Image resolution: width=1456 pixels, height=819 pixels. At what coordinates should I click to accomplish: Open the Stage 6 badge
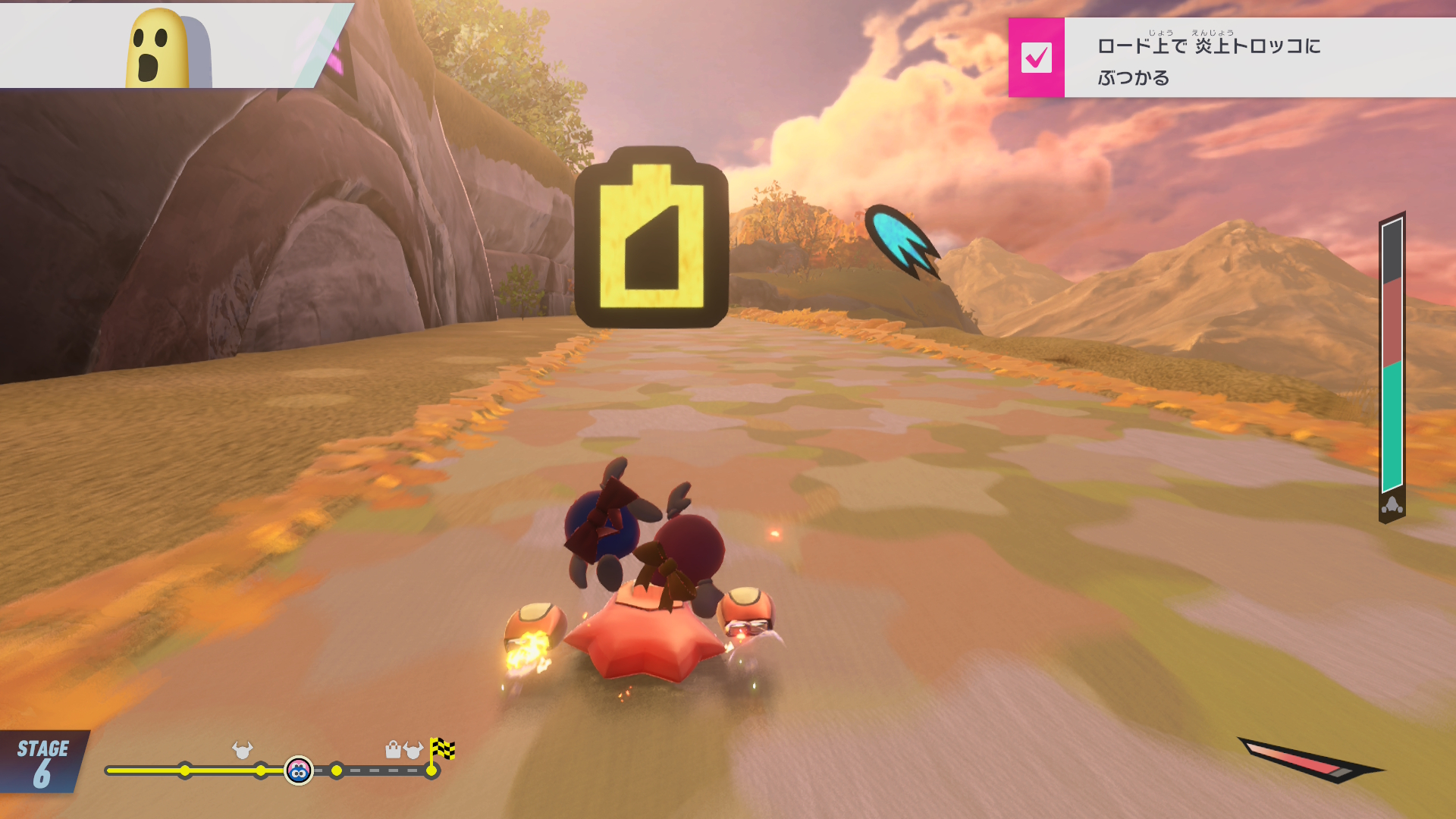tap(43, 762)
